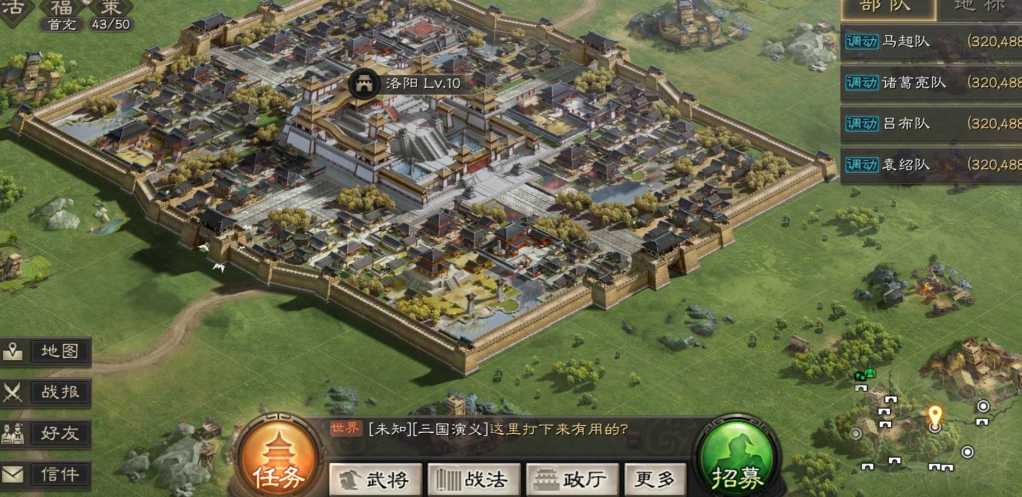Open the 战法 tactics menu
This screenshot has width=1022, height=497.
(x=470, y=479)
